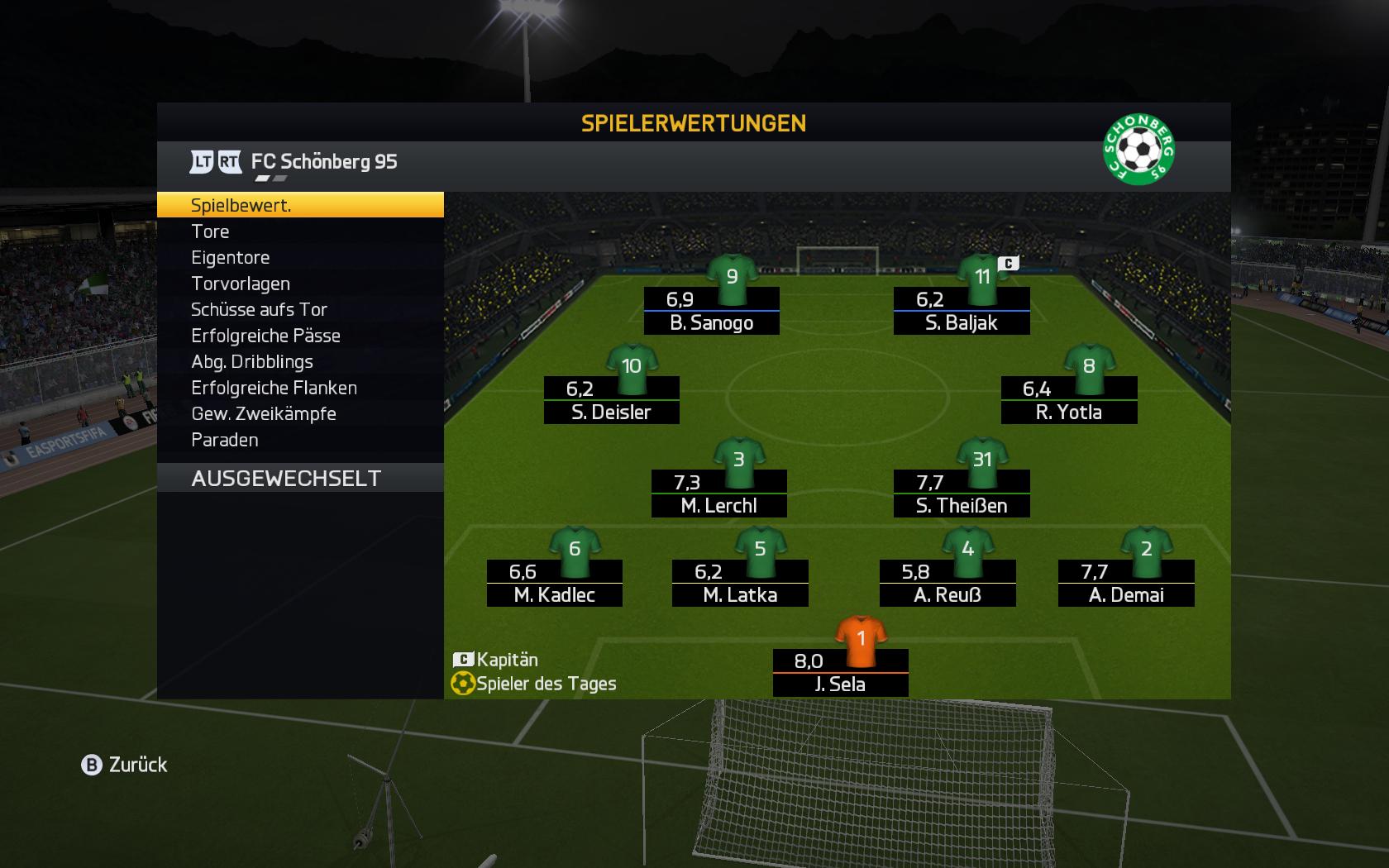Select Schüsse aufs Tor entry

coord(299,309)
